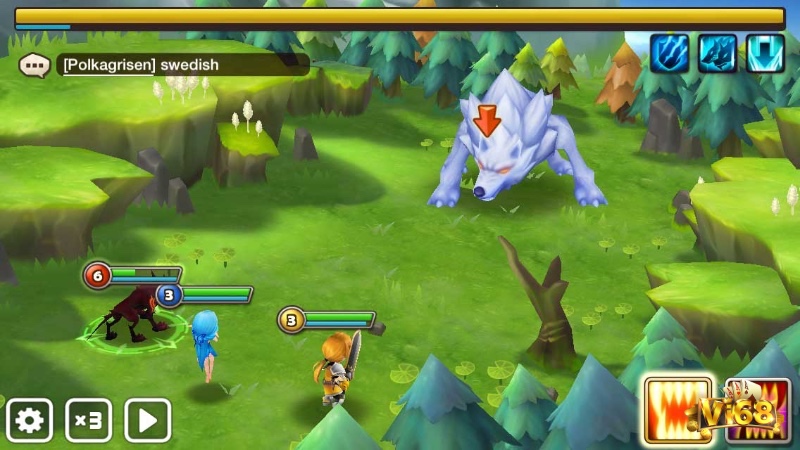800x450 pixels.
Task: Toggle the x3 battle speed button
Action: coord(89,420)
